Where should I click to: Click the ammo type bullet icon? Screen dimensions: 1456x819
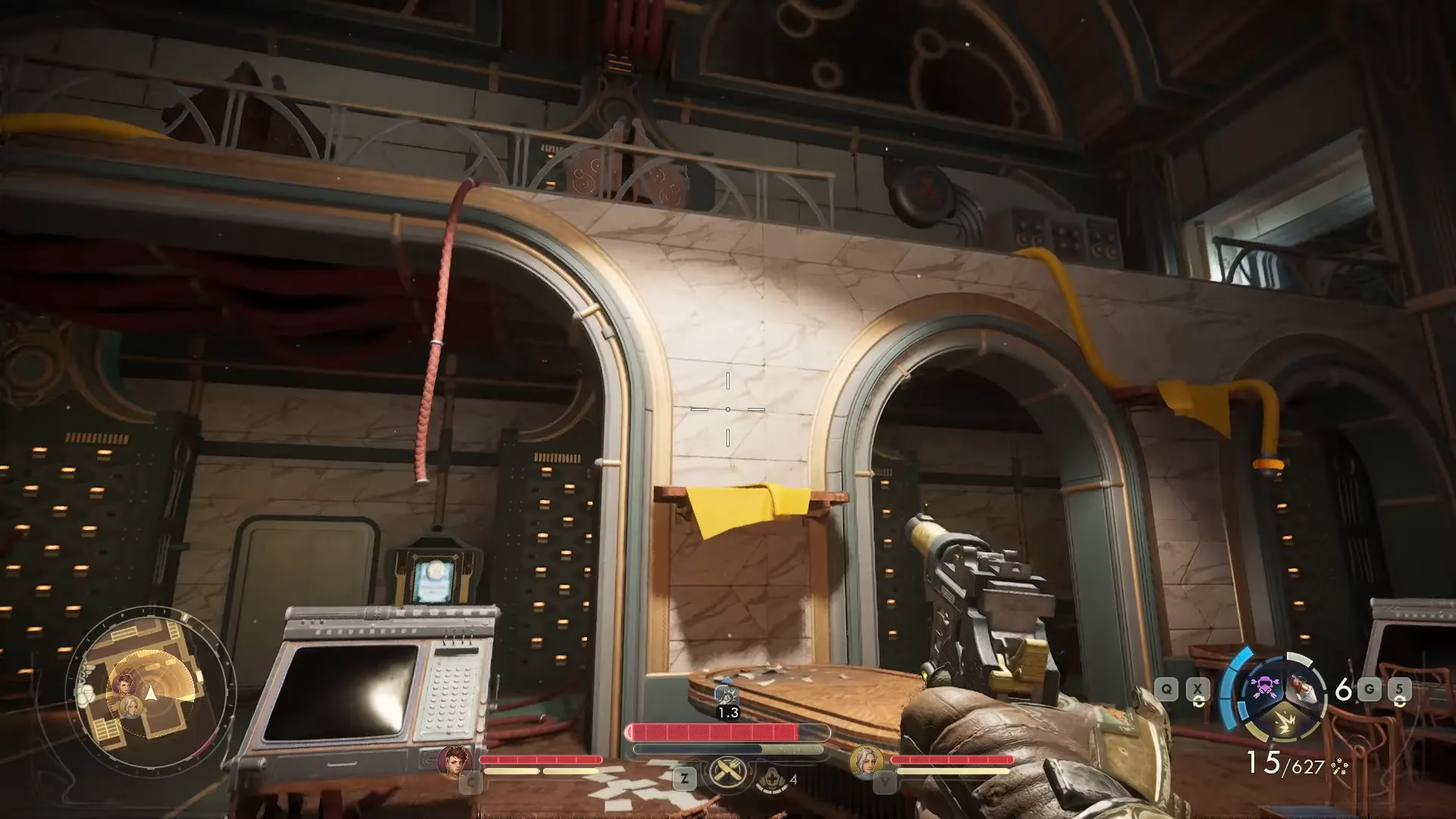coord(1340,767)
